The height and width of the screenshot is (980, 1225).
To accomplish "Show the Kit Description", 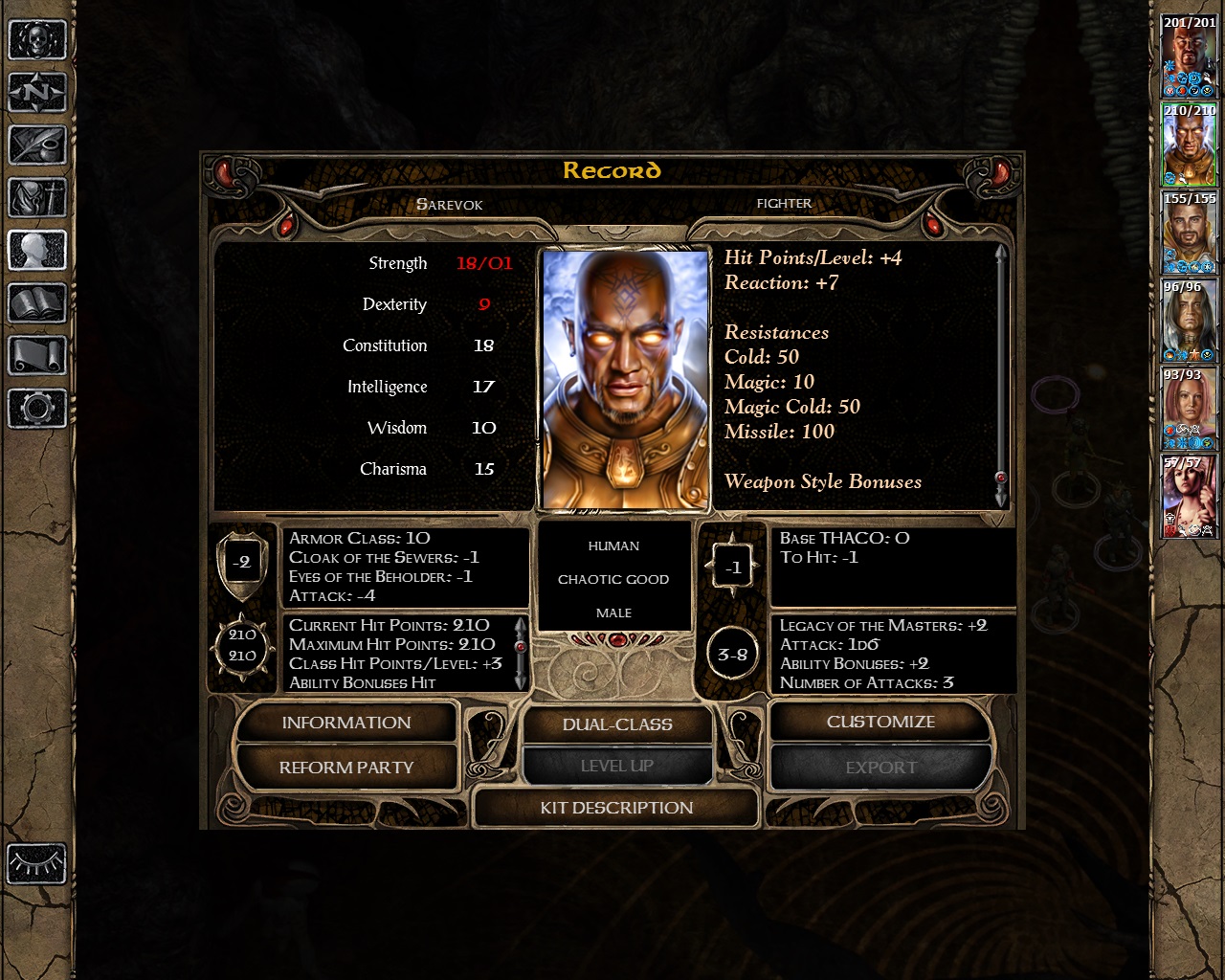I will 616,808.
